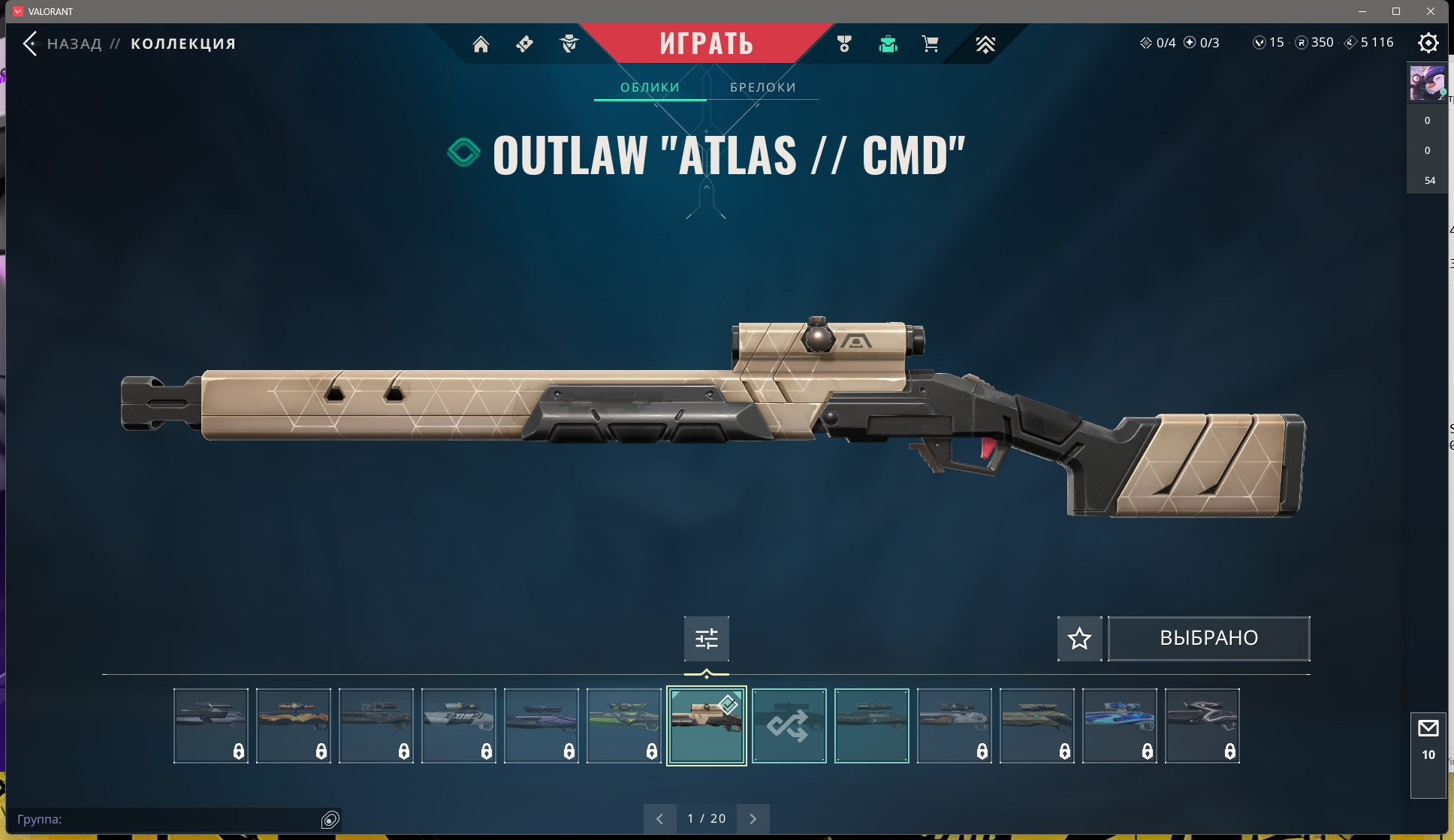Open the store shopping cart icon
This screenshot has width=1454, height=840.
[930, 44]
